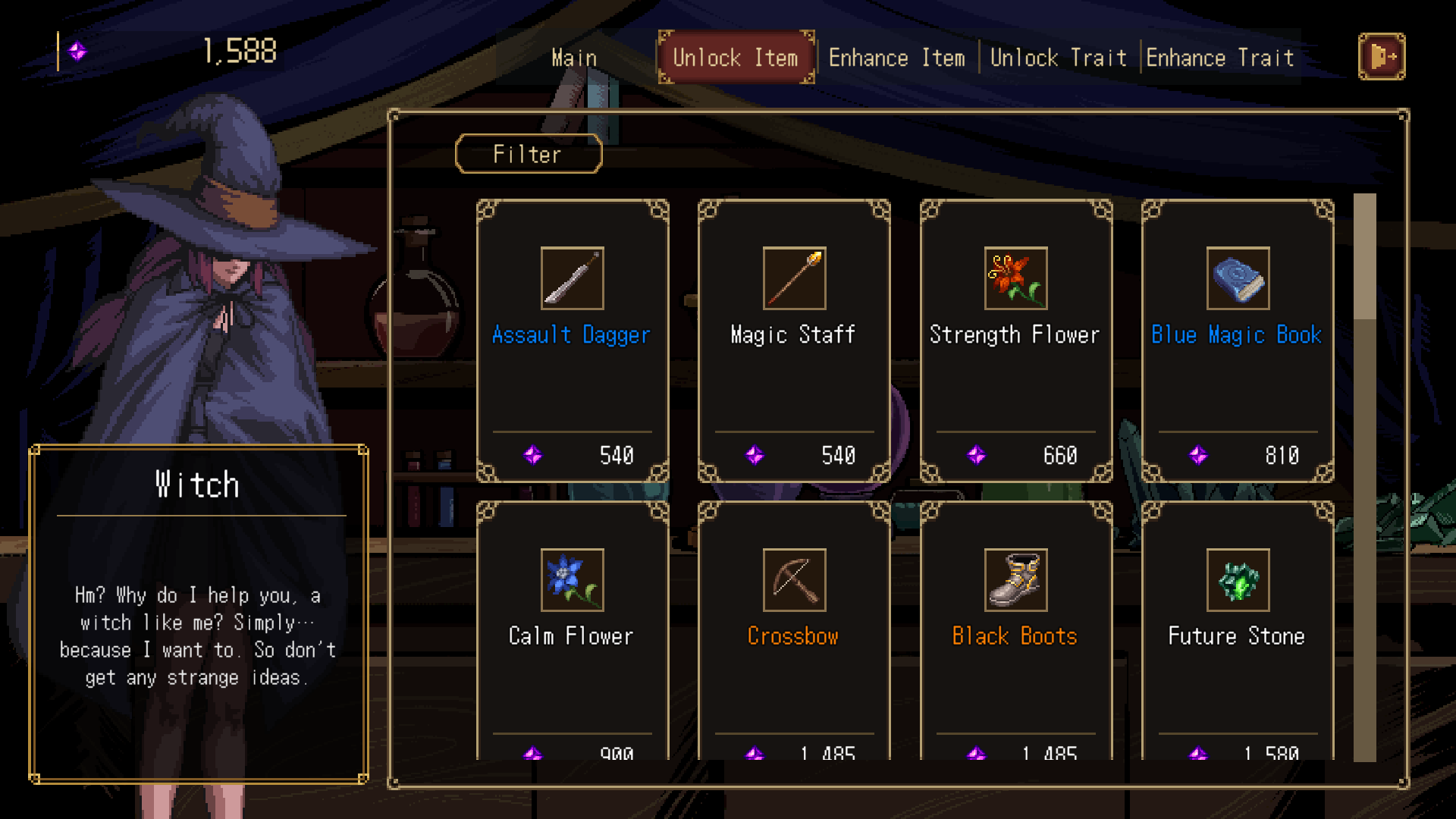The width and height of the screenshot is (1456, 819).
Task: Switch to the Main shop view
Action: (x=574, y=57)
